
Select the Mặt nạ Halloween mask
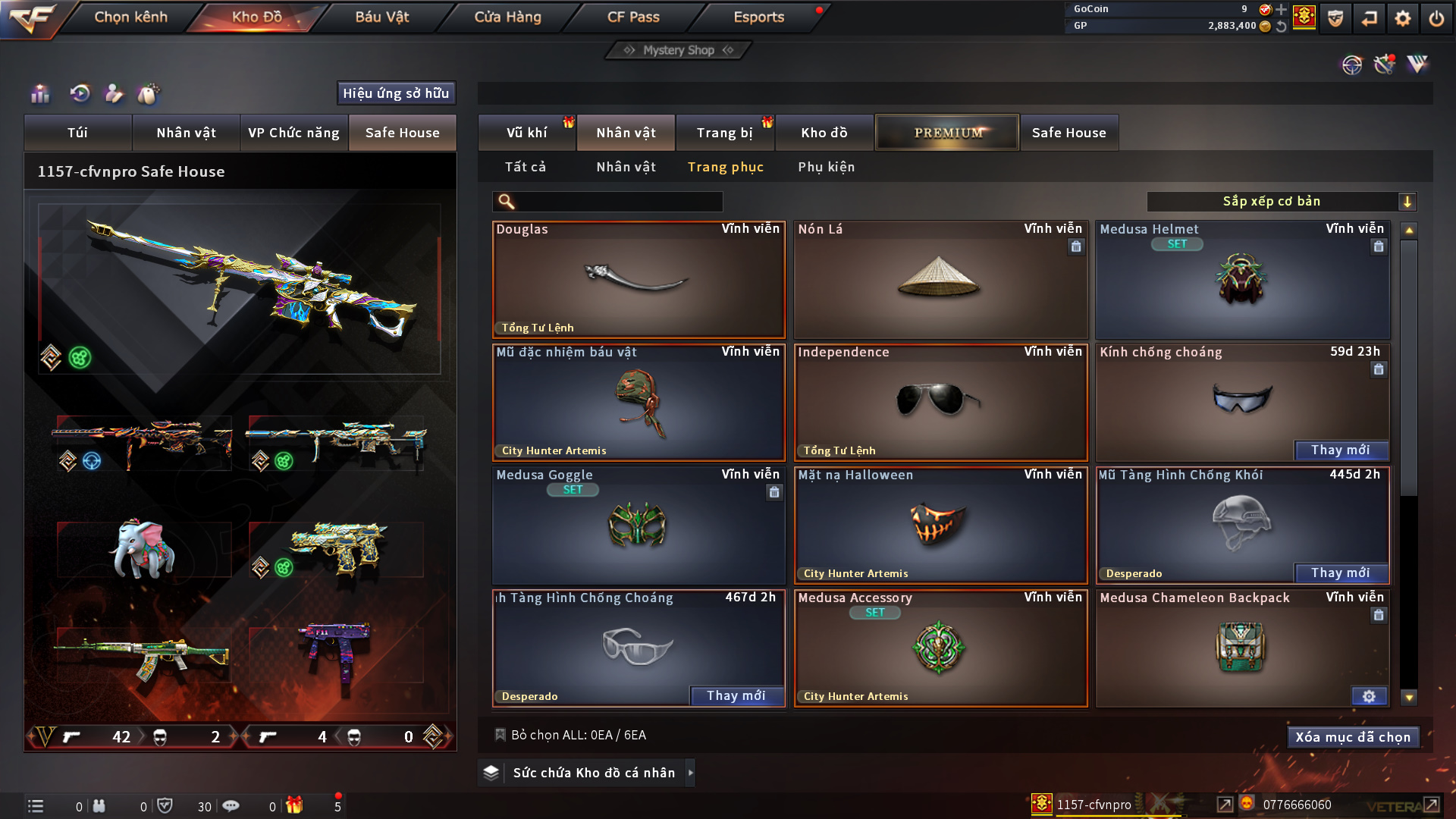940,526
